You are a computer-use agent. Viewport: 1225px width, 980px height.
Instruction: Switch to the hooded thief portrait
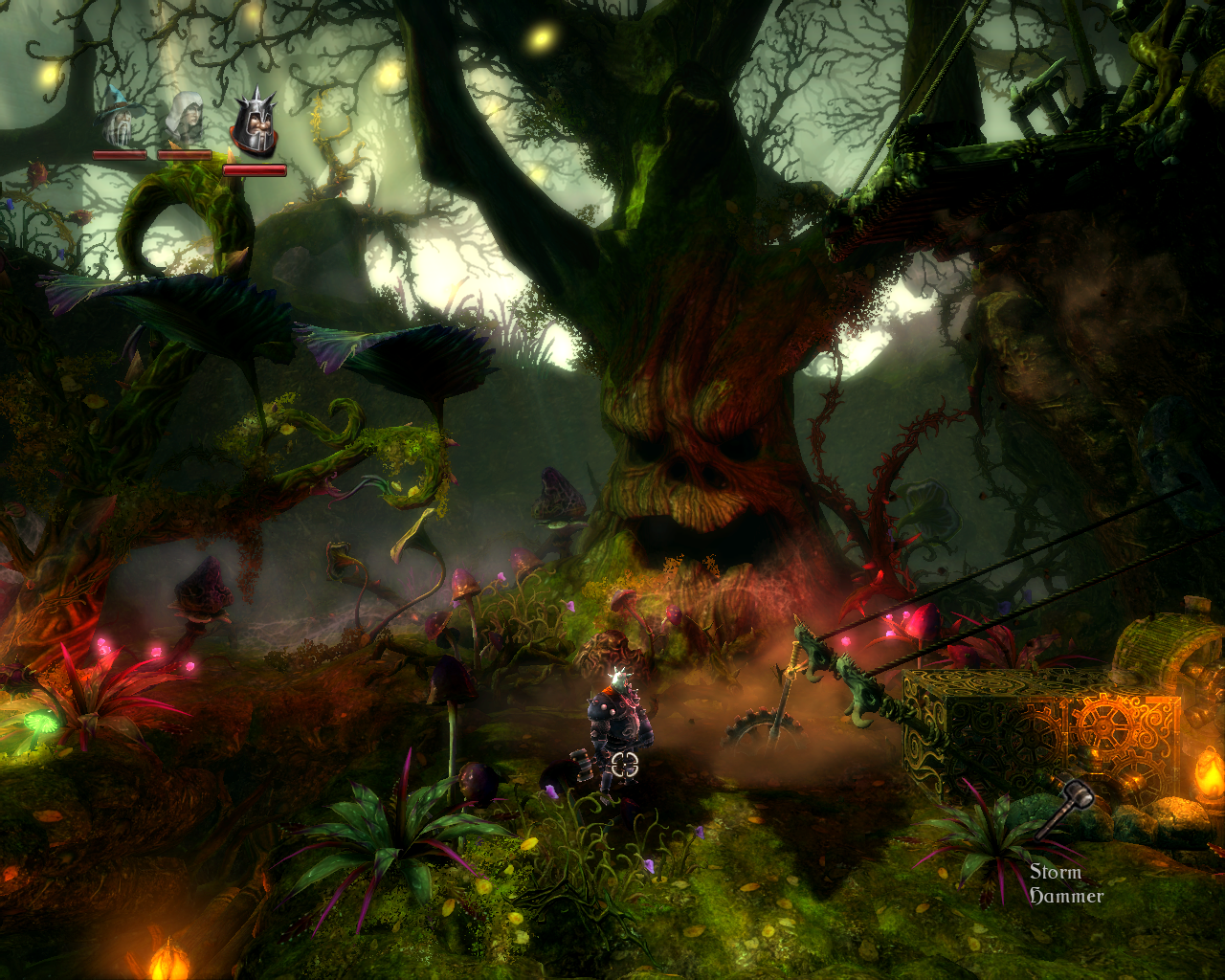[x=184, y=119]
